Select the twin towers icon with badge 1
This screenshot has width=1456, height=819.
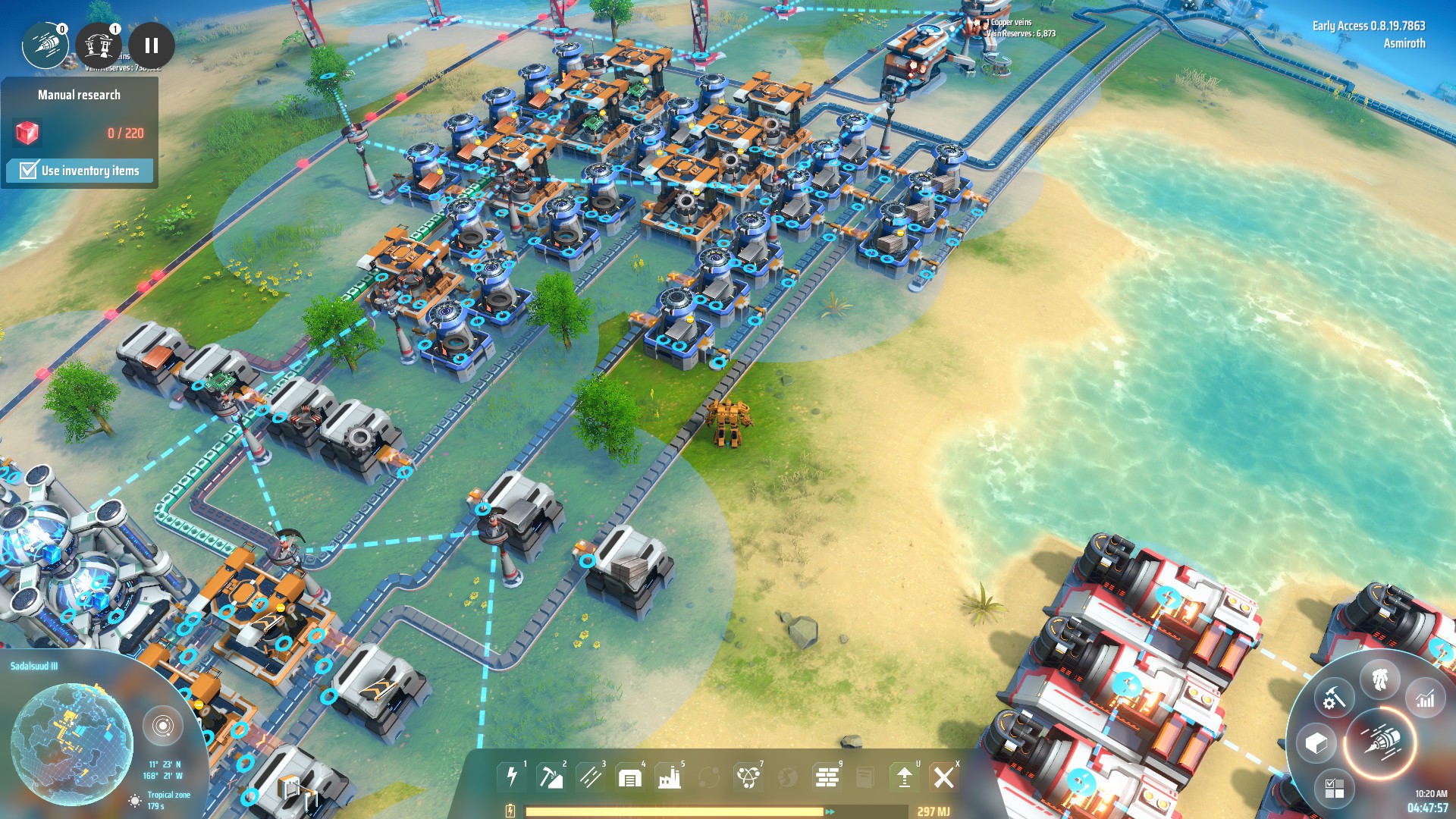coord(99,45)
